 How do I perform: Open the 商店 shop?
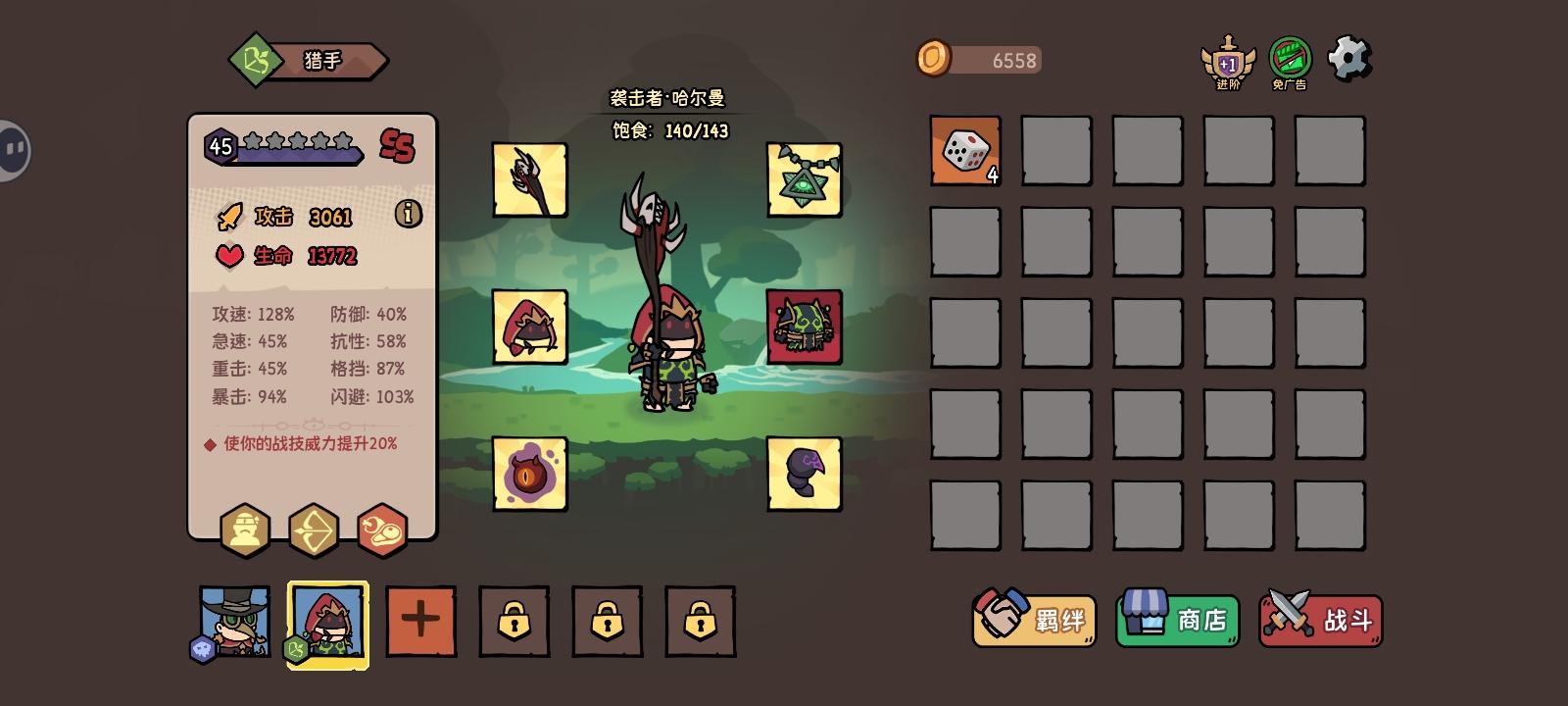[x=1177, y=621]
